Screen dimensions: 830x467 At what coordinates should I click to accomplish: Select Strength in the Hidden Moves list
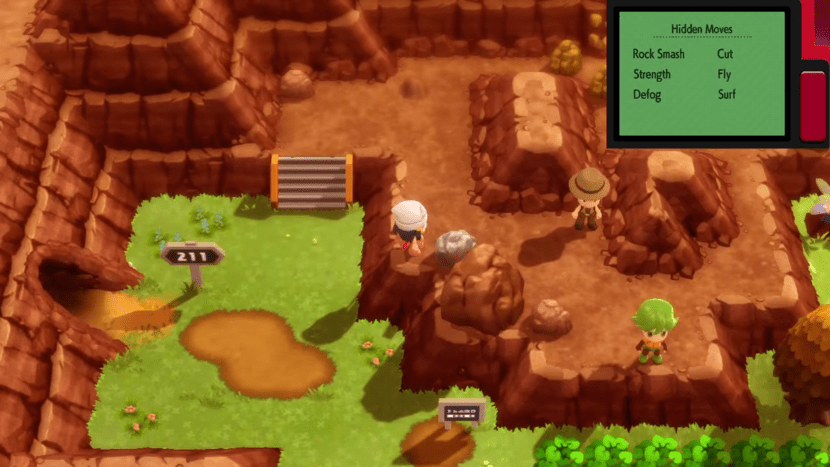[652, 74]
